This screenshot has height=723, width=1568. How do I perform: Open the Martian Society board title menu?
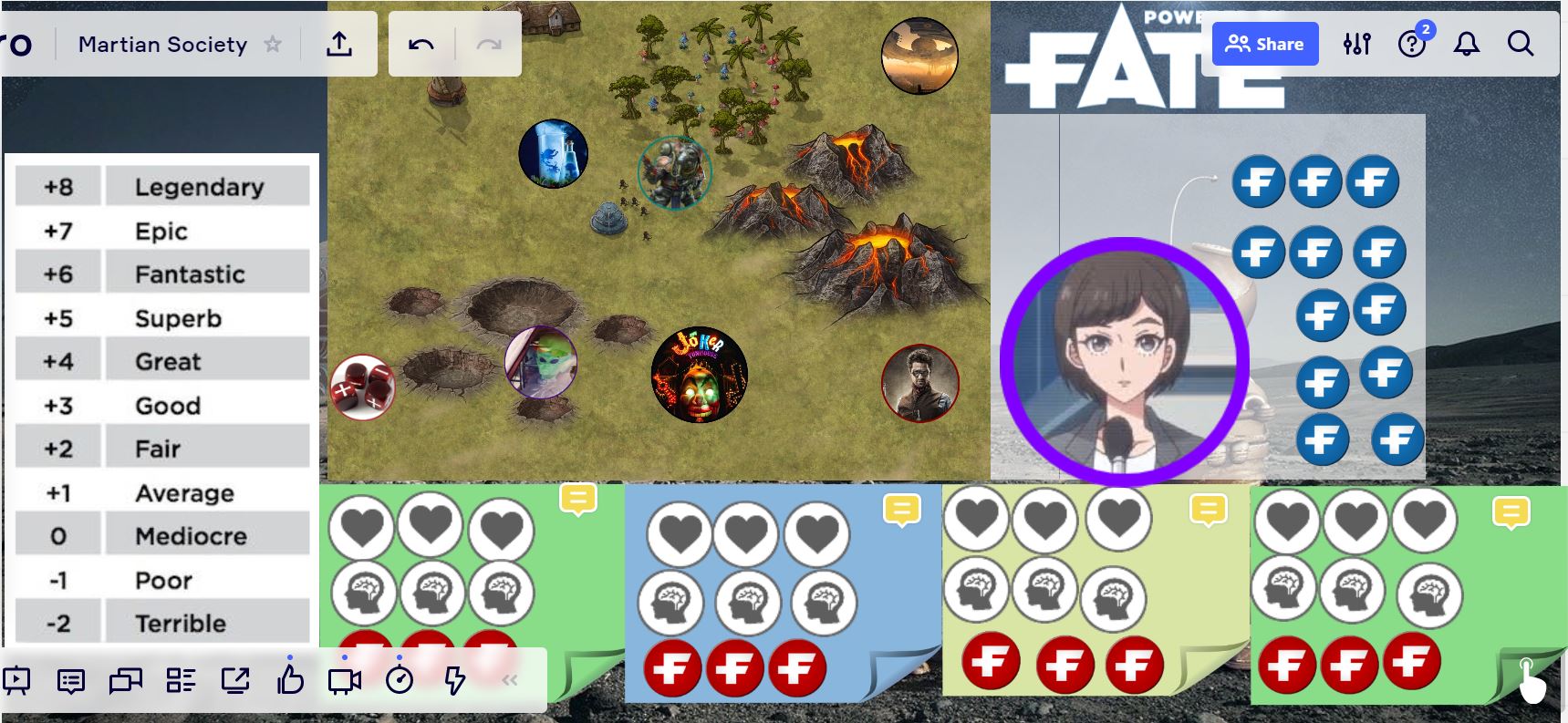click(163, 44)
